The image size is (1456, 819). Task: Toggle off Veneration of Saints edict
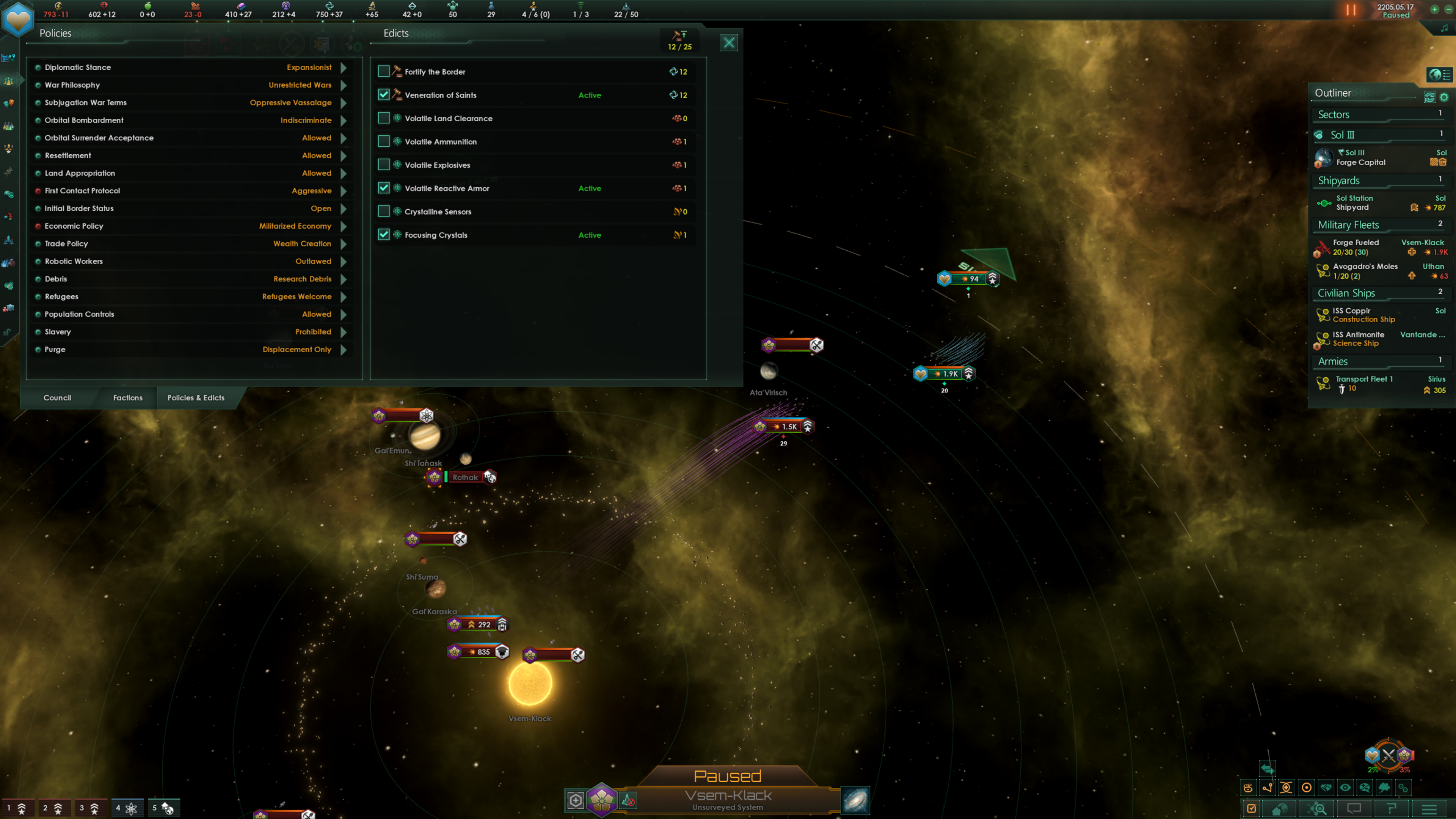pos(384,94)
